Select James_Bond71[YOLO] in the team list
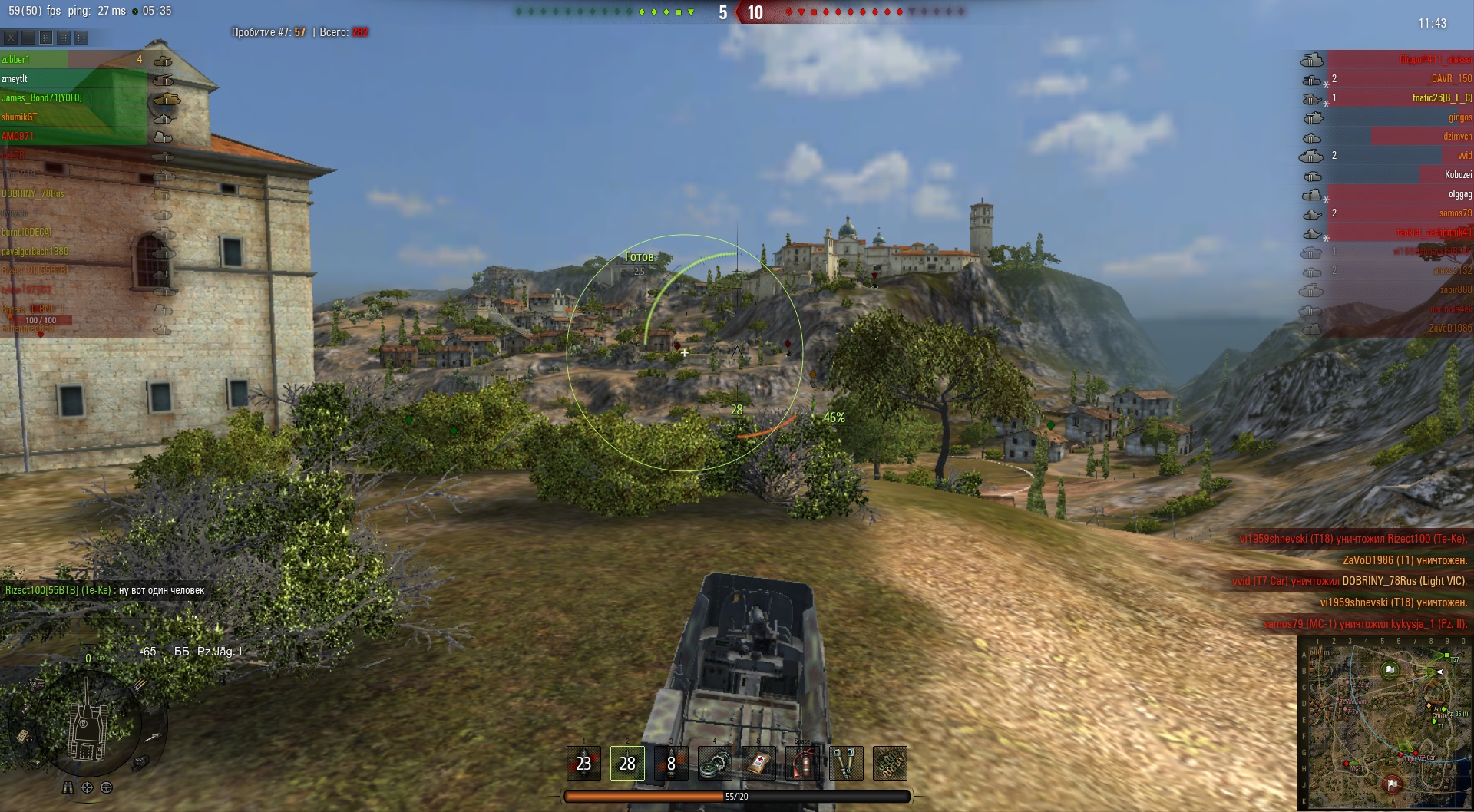This screenshot has width=1474, height=812. pyautogui.click(x=41, y=98)
